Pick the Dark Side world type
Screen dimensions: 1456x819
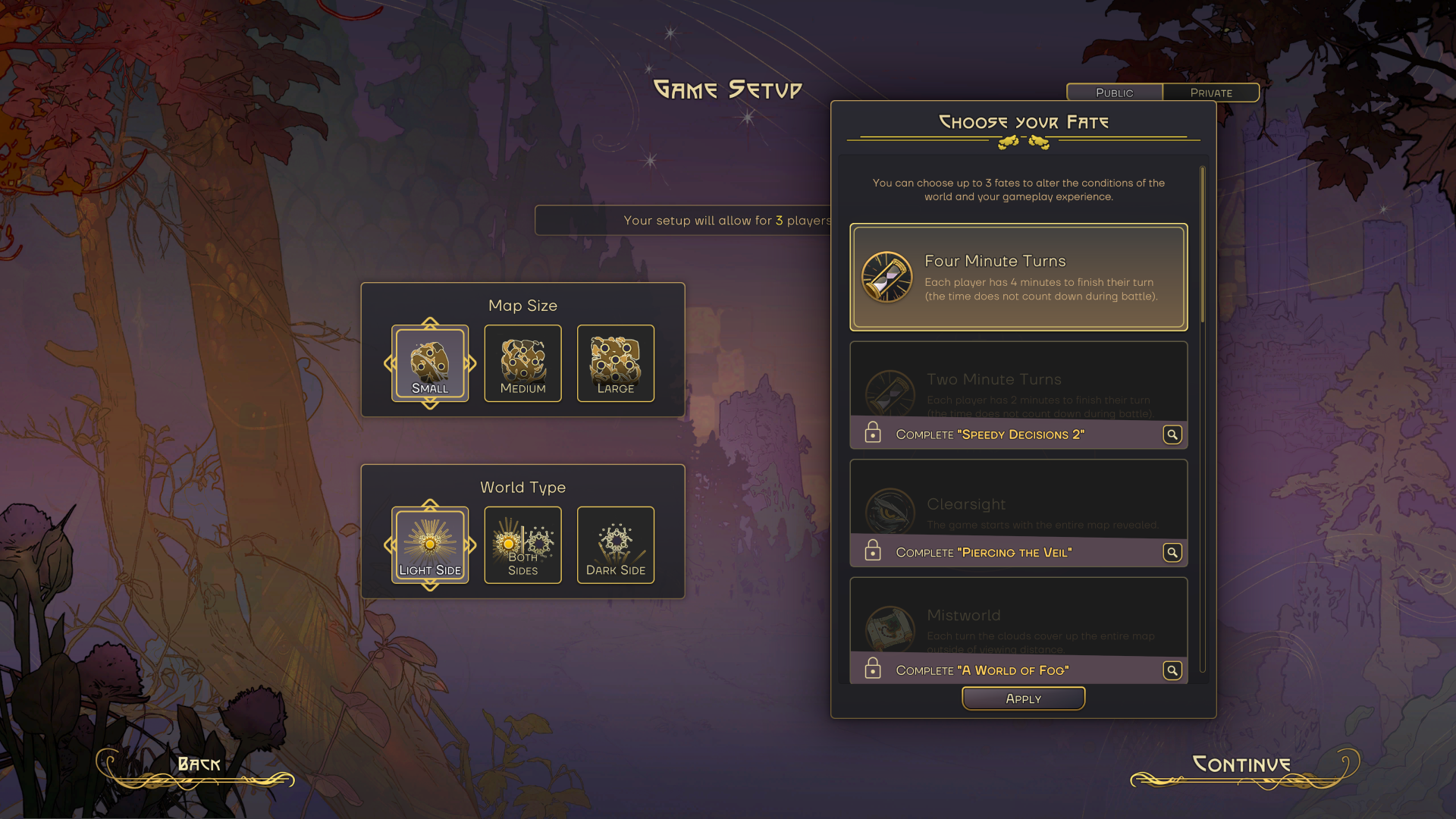(x=615, y=545)
